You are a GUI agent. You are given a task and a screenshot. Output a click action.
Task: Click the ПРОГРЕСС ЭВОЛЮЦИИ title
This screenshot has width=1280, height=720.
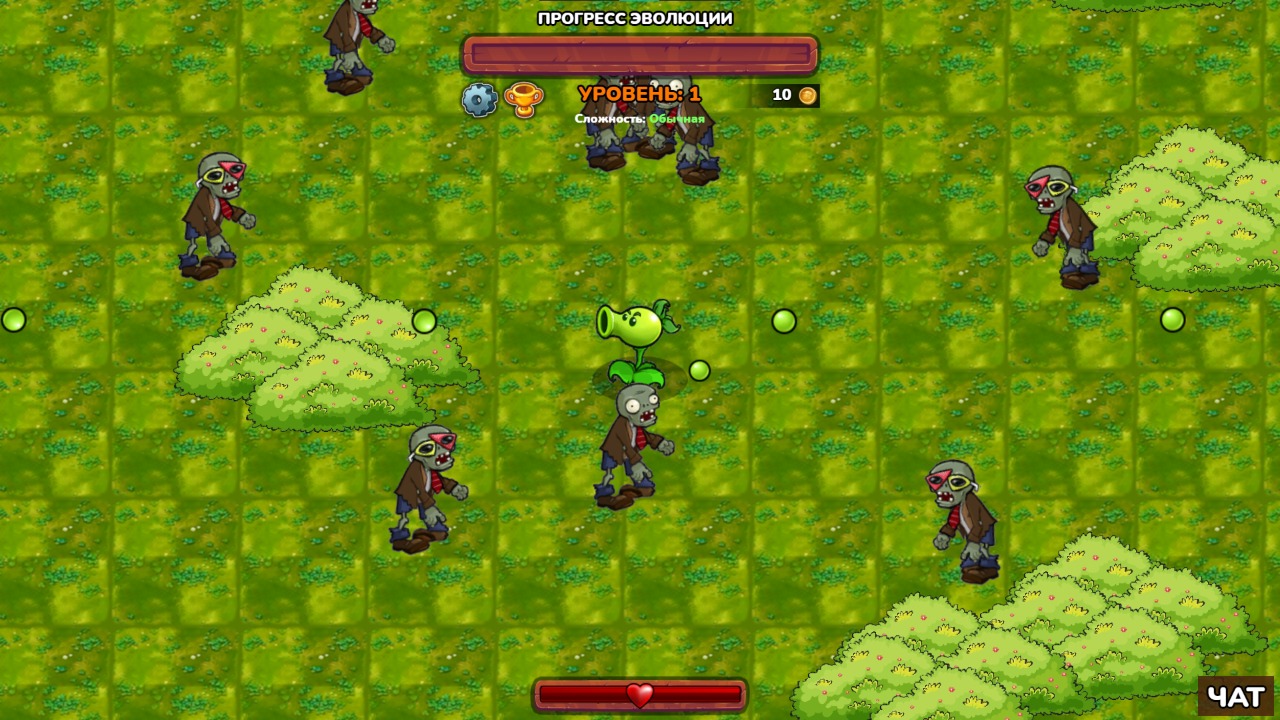click(x=634, y=17)
